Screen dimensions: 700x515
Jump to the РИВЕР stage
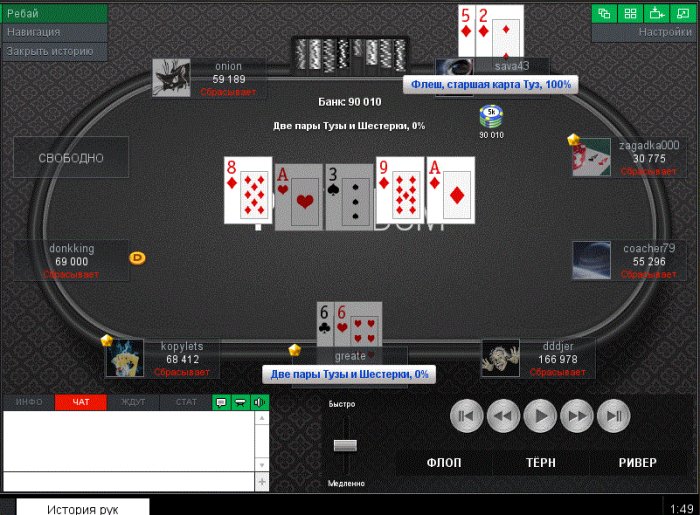click(x=637, y=463)
